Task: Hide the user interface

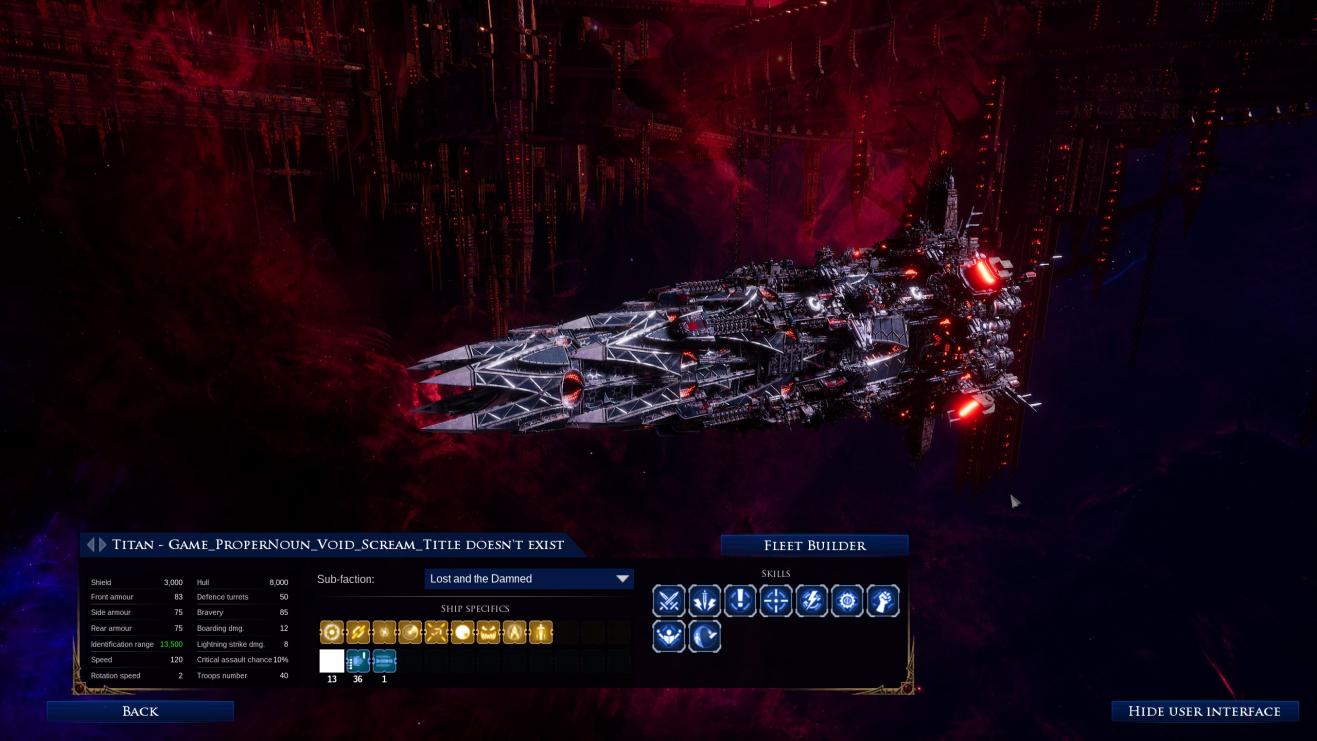Action: coord(1204,711)
